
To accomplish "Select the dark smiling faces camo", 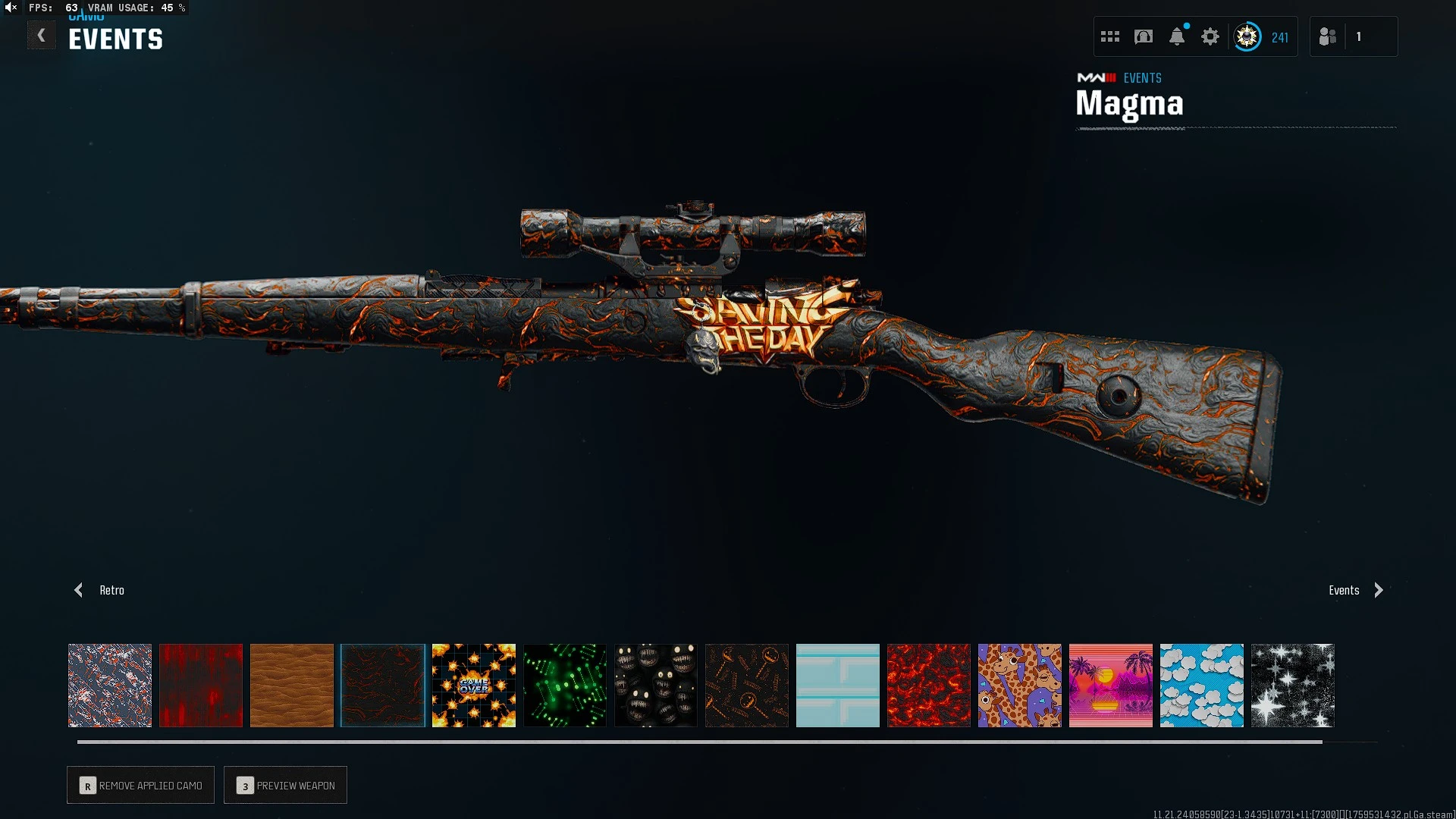I will click(x=656, y=686).
